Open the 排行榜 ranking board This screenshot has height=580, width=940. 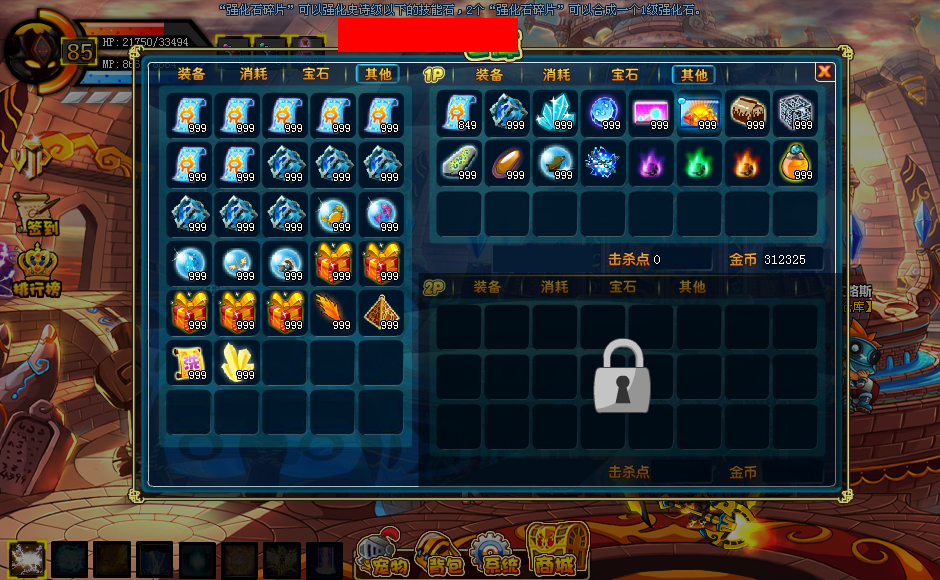(x=37, y=272)
